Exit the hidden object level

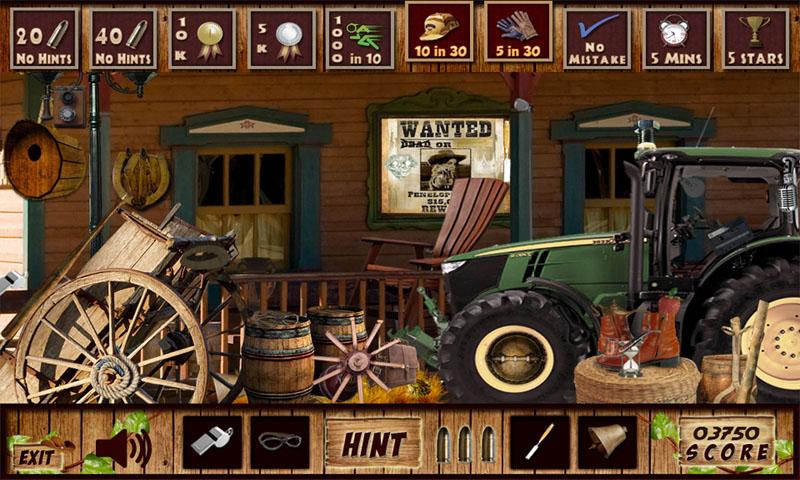[37, 457]
